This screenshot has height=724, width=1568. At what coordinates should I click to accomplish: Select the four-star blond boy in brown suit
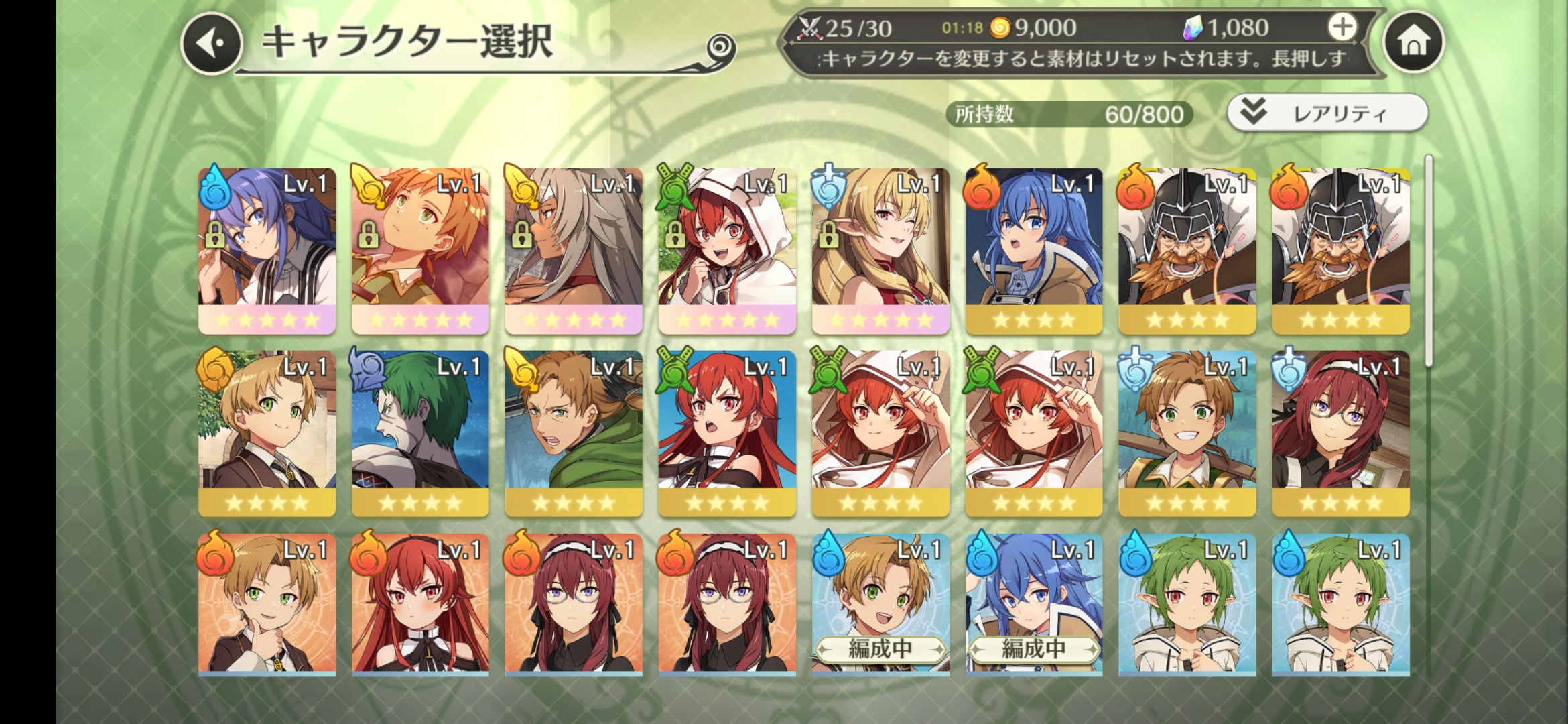(267, 432)
